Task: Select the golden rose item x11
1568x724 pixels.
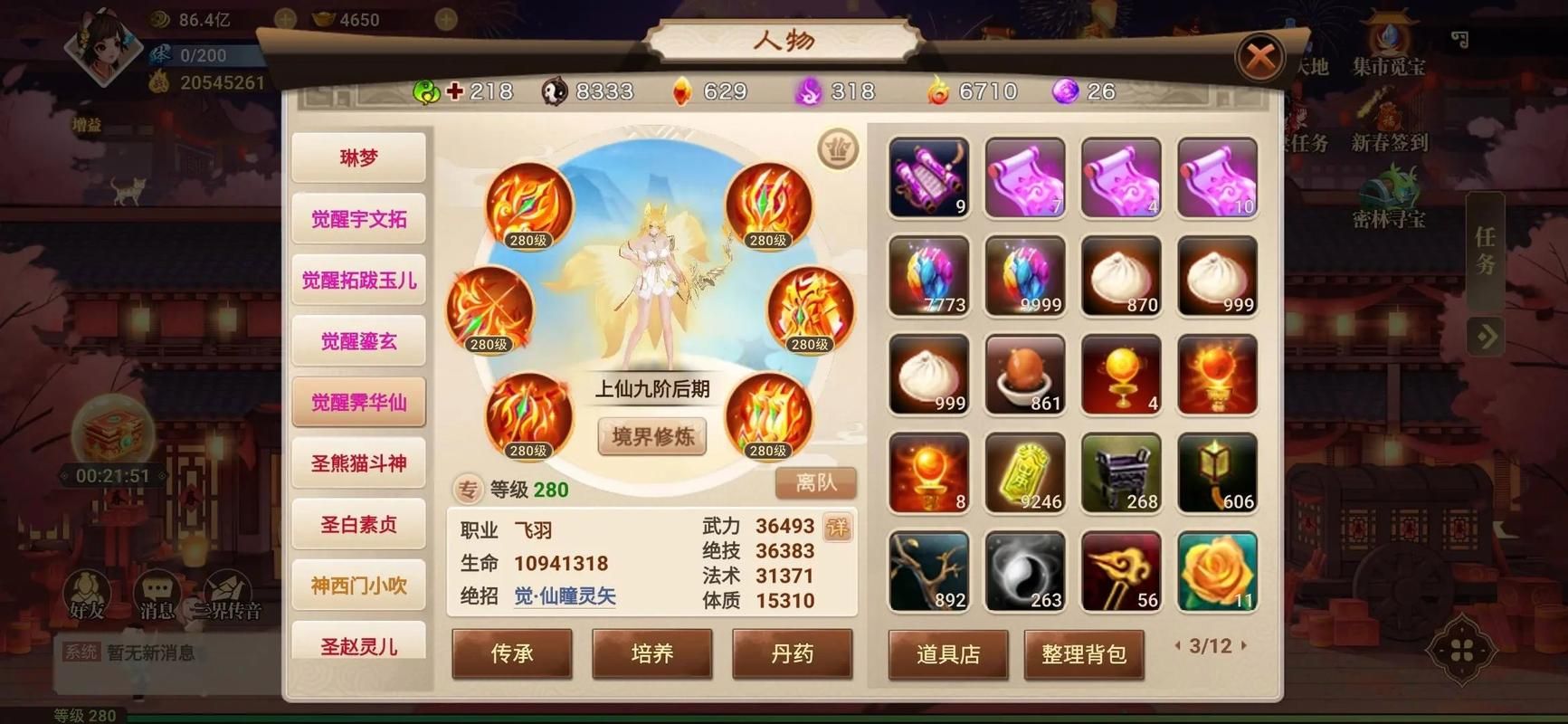Action: [x=1217, y=572]
